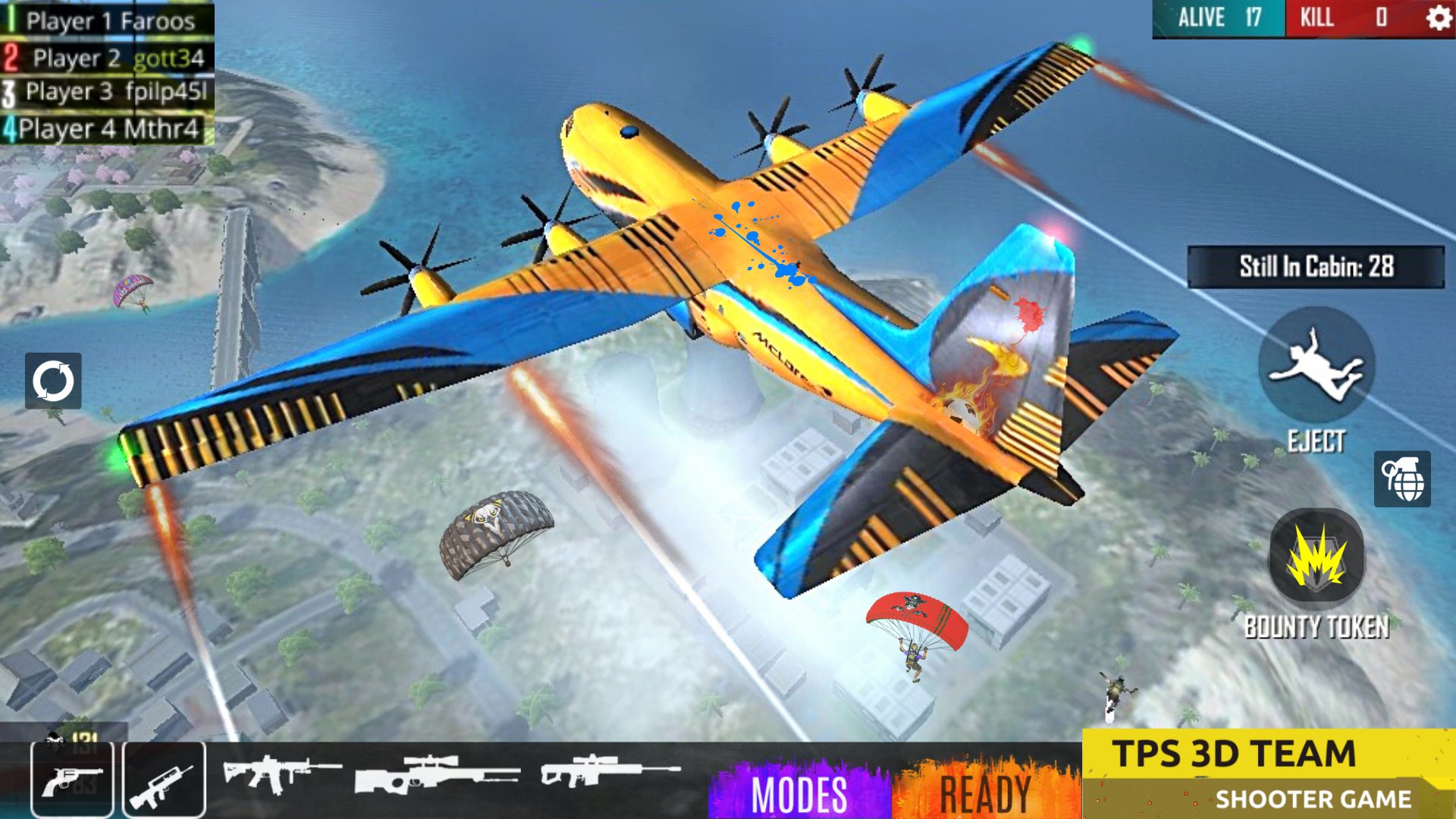Image resolution: width=1456 pixels, height=819 pixels.
Task: View the Still In Cabin: 28 indicator
Action: (x=1315, y=265)
